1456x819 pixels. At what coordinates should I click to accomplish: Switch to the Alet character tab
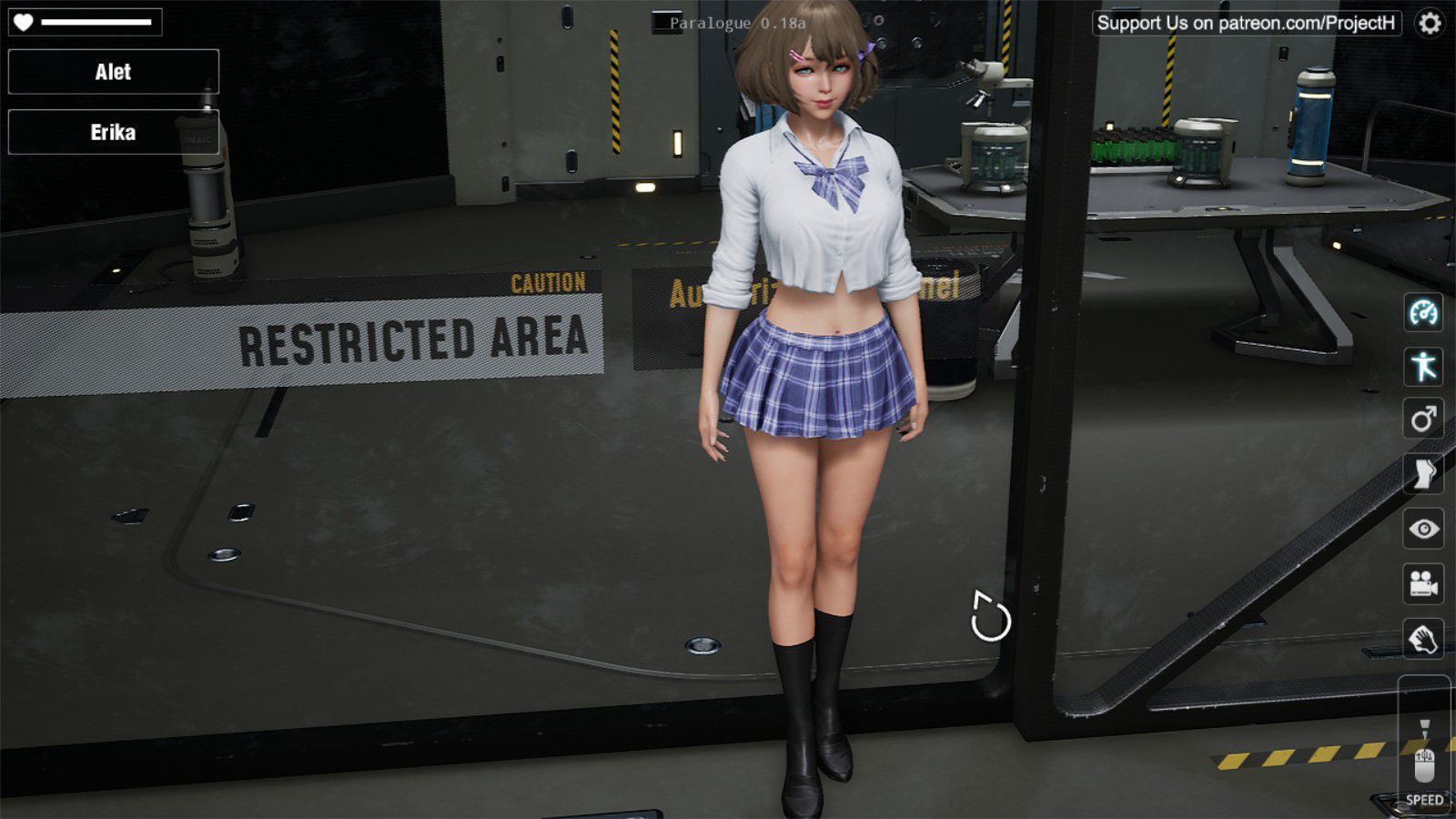(112, 72)
